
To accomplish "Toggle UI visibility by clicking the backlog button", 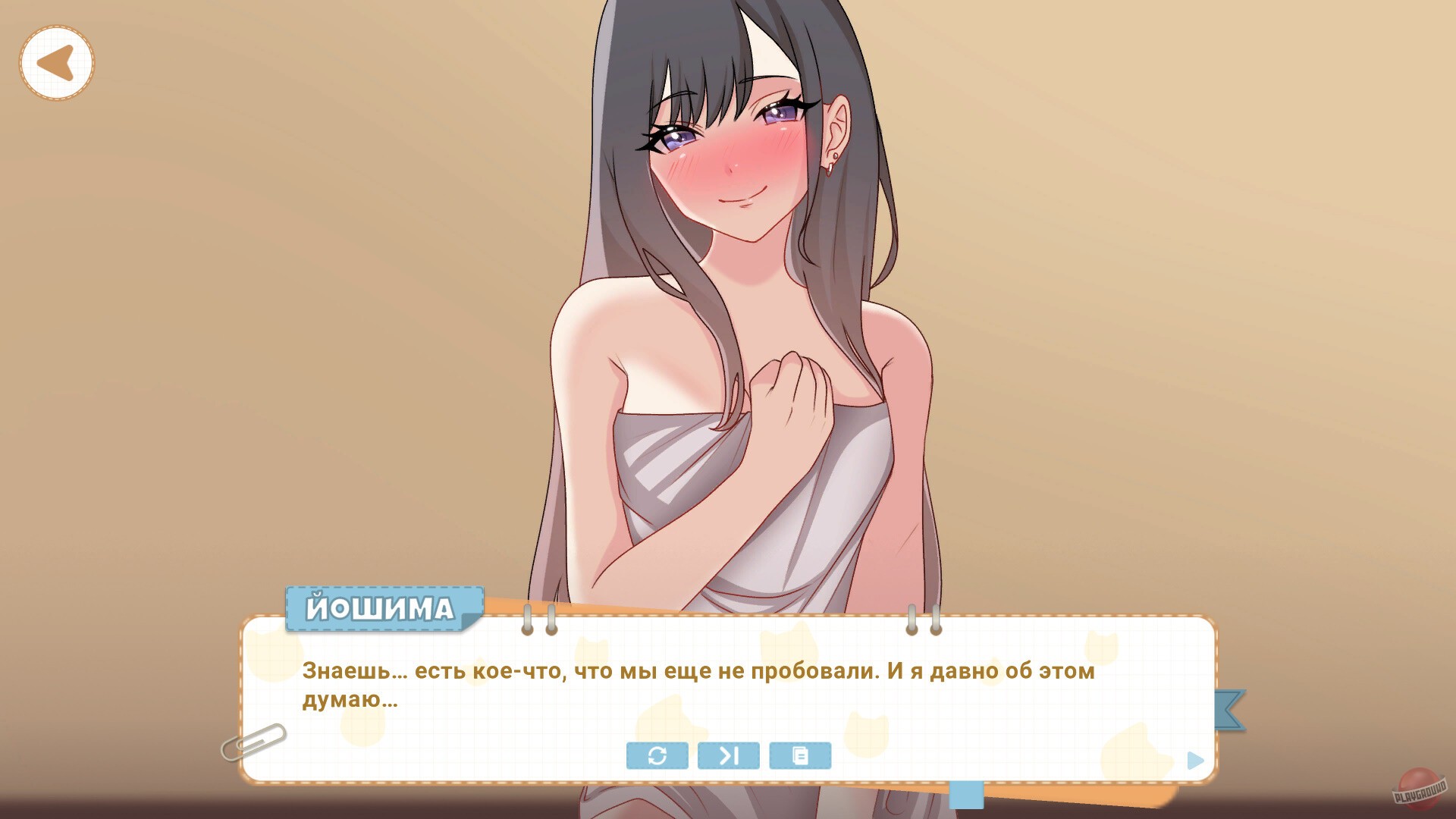I will (801, 755).
